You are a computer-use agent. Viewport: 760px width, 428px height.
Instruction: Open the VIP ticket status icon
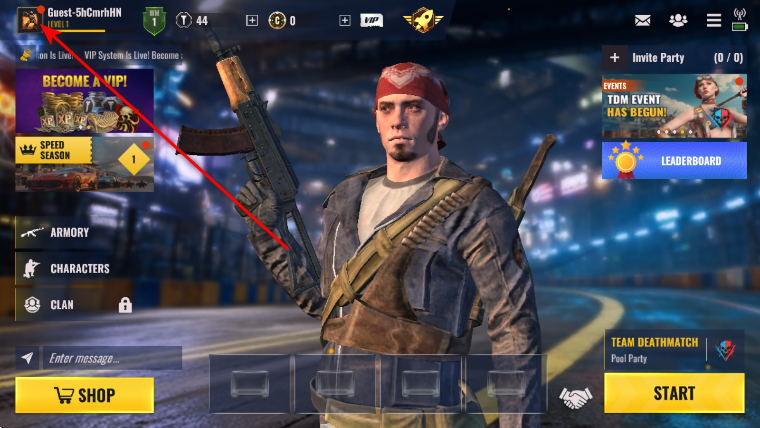[371, 20]
